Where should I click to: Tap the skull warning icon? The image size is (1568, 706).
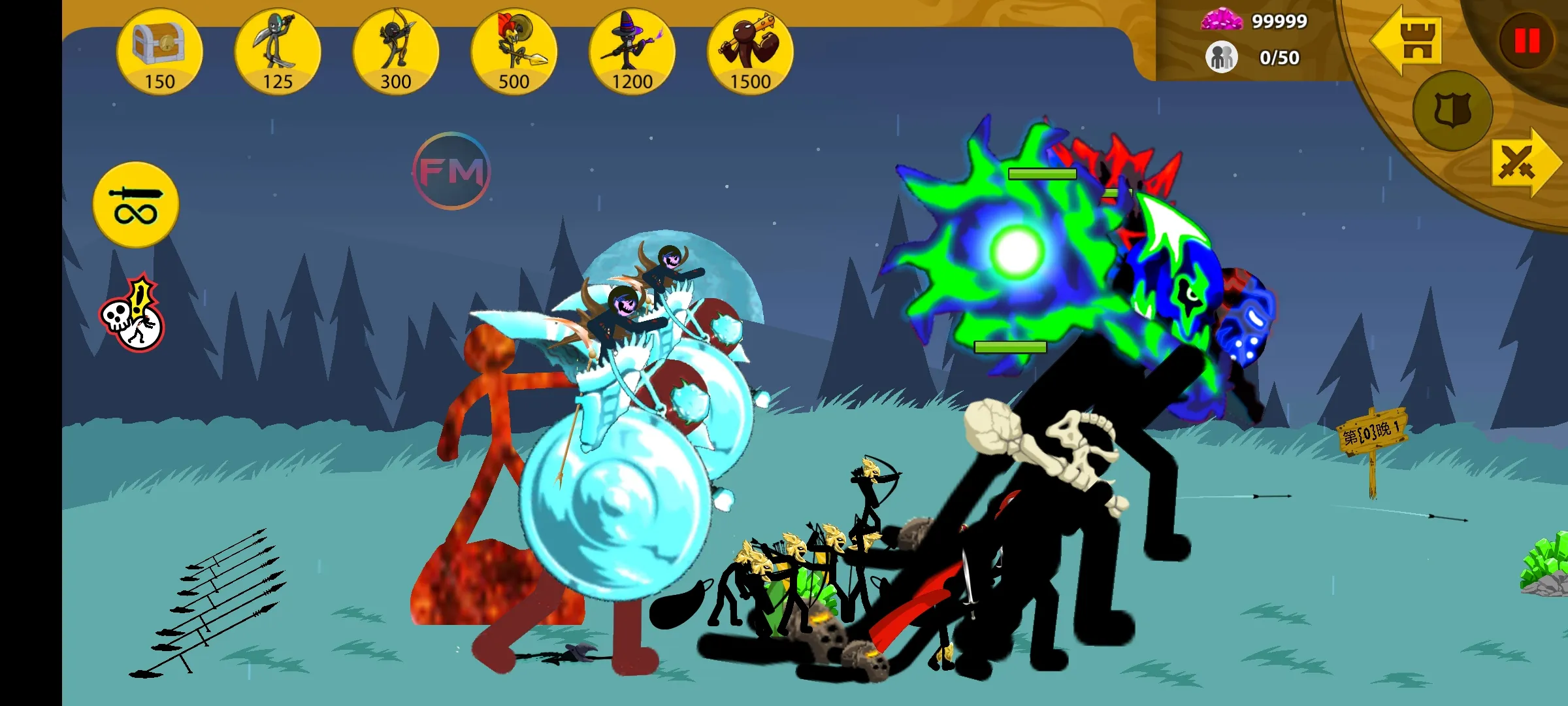click(133, 314)
